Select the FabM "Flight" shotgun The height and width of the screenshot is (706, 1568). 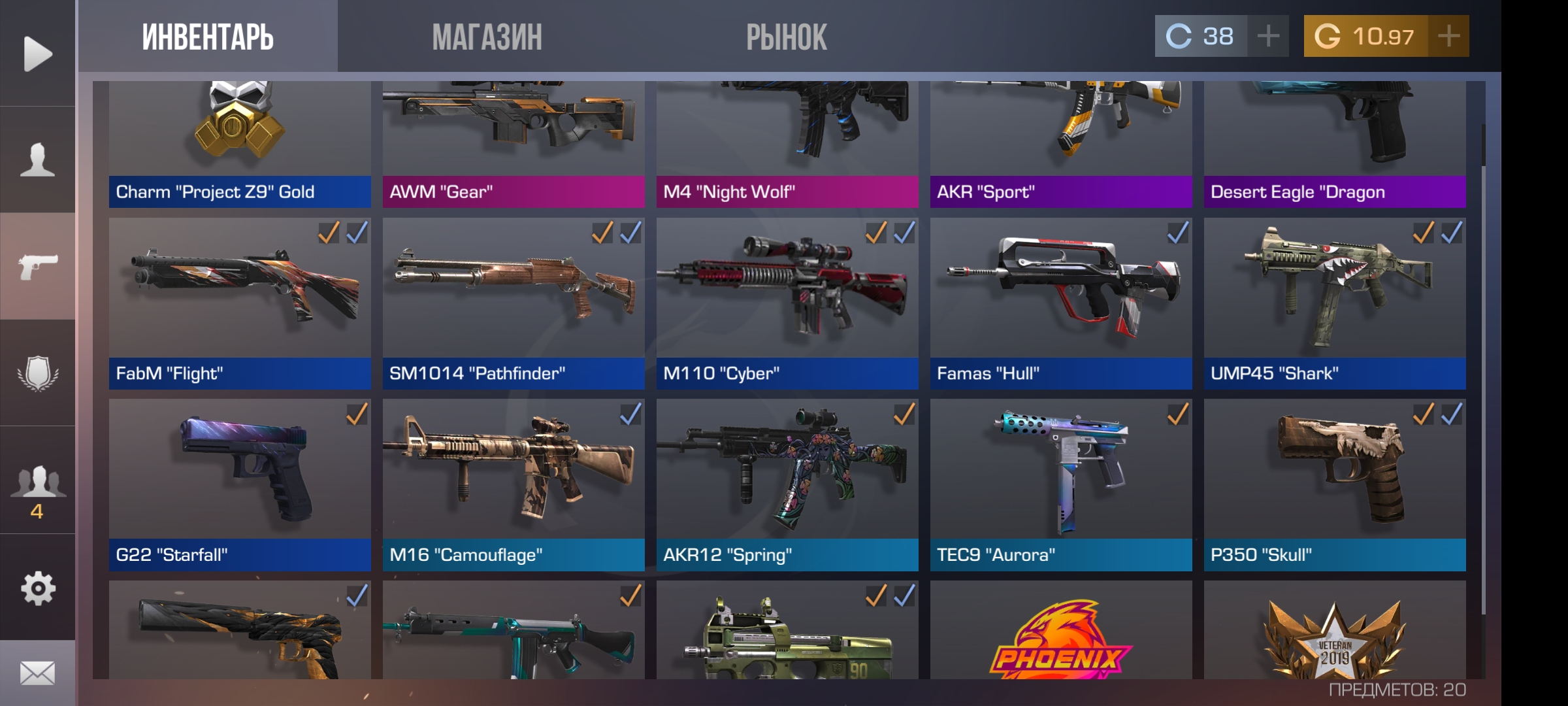click(240, 303)
